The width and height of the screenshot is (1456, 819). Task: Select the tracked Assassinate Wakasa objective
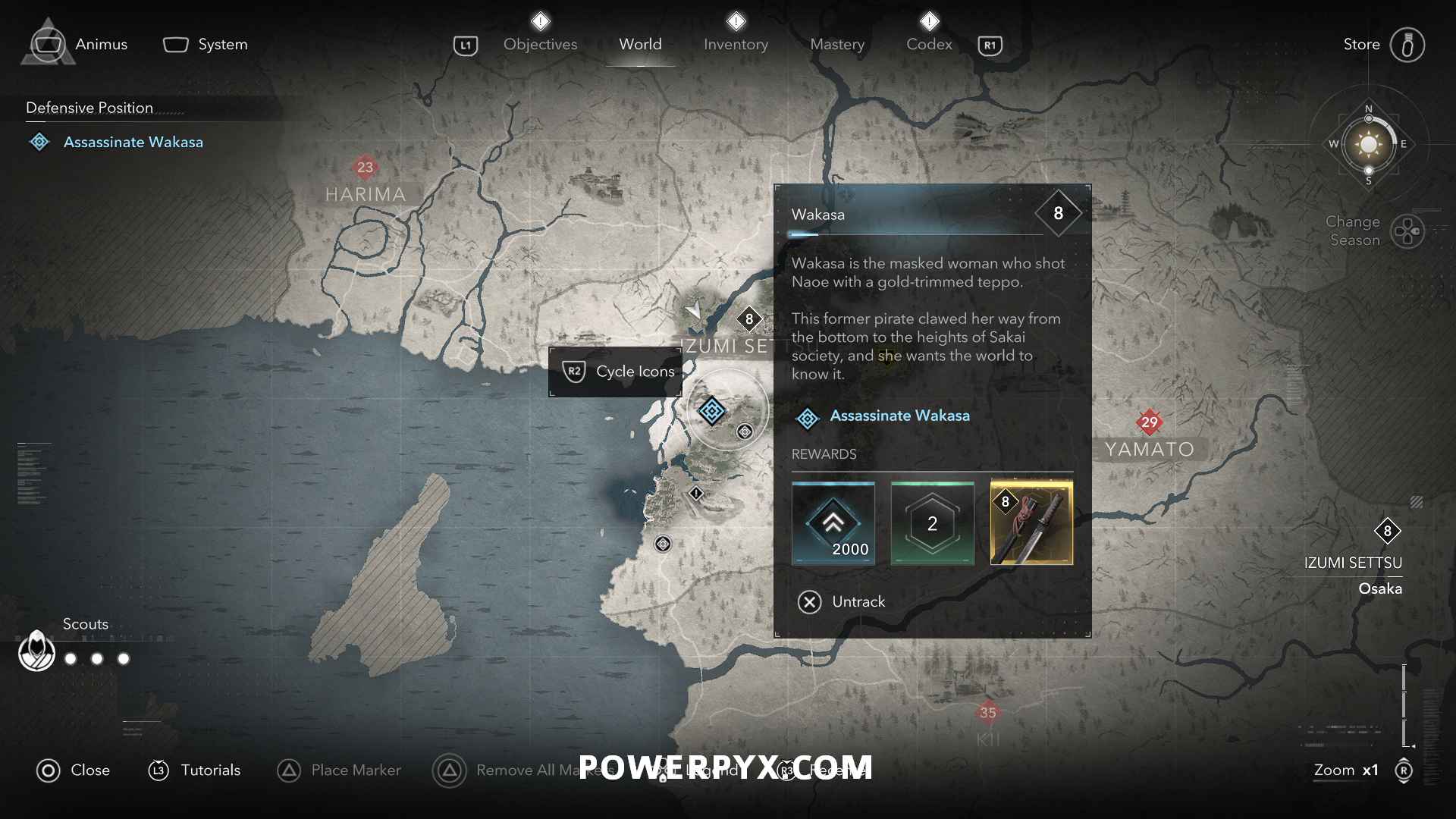click(x=133, y=142)
